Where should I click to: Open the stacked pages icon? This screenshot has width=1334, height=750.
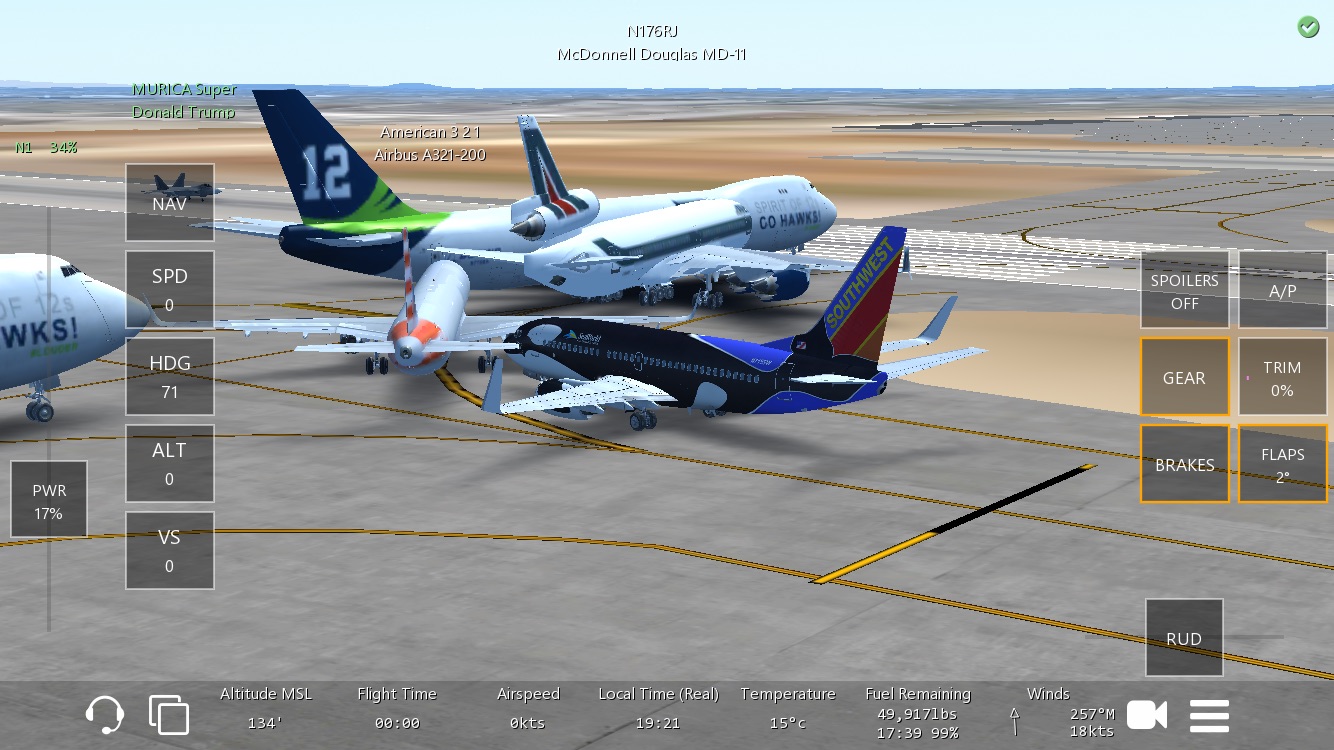[169, 715]
